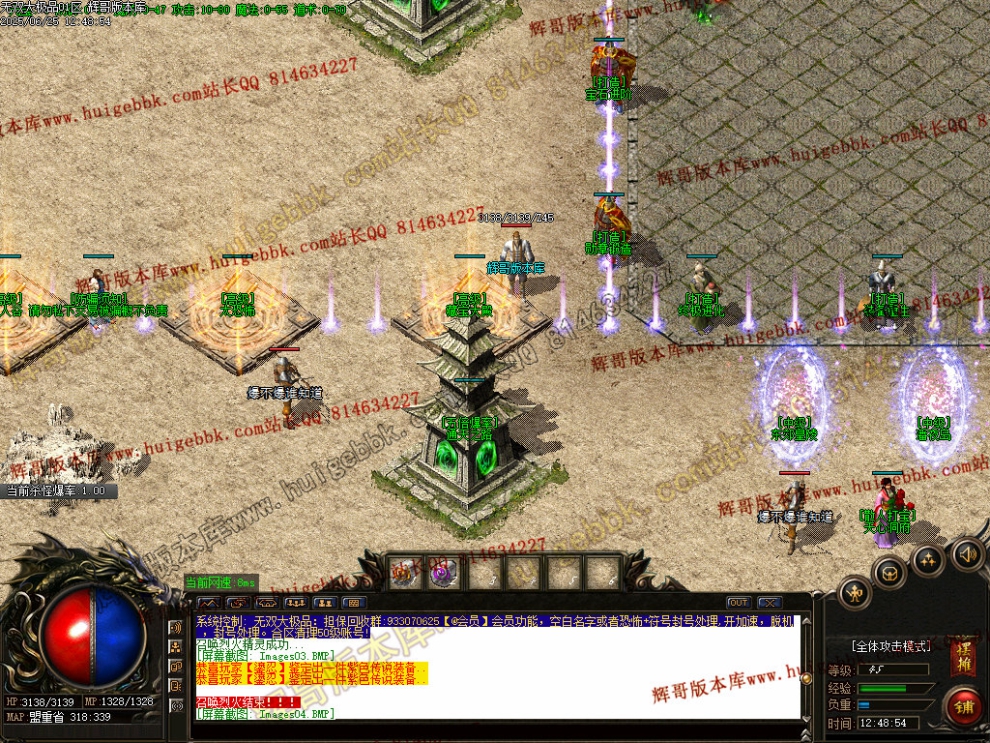Close the game with the X button
The width and height of the screenshot is (990, 743).
click(768, 603)
